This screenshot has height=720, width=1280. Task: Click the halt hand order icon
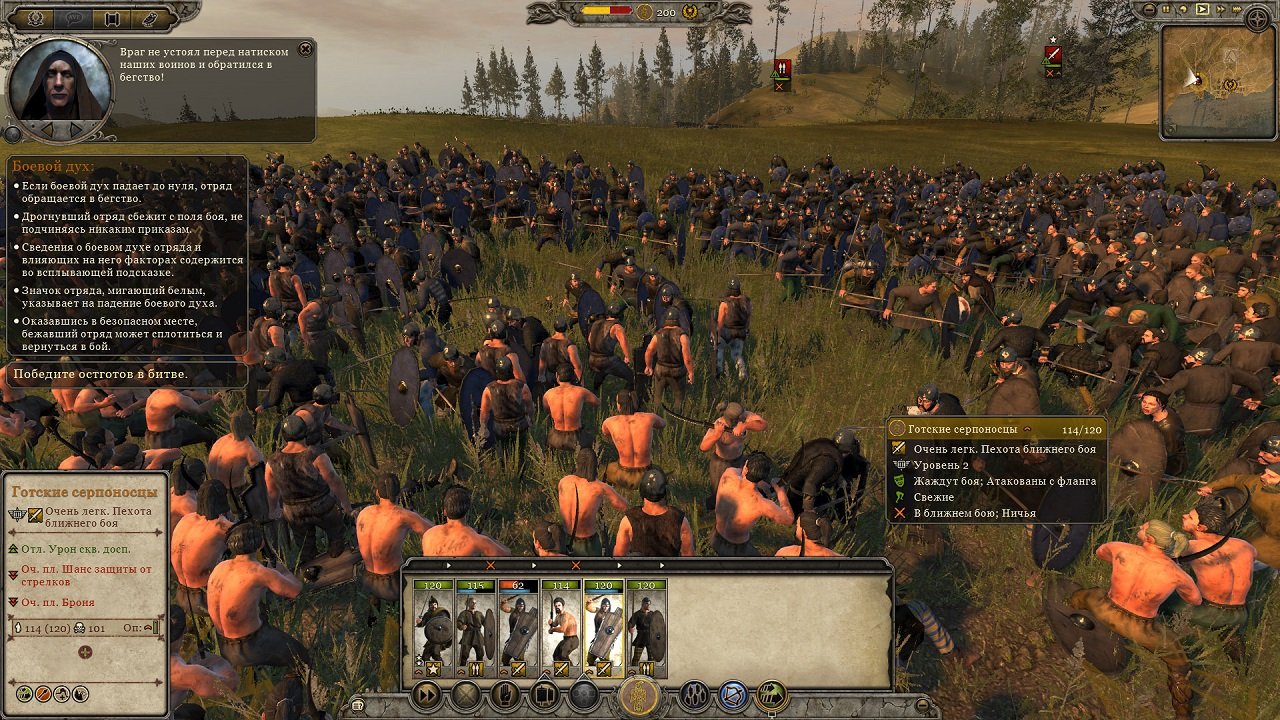(x=505, y=694)
